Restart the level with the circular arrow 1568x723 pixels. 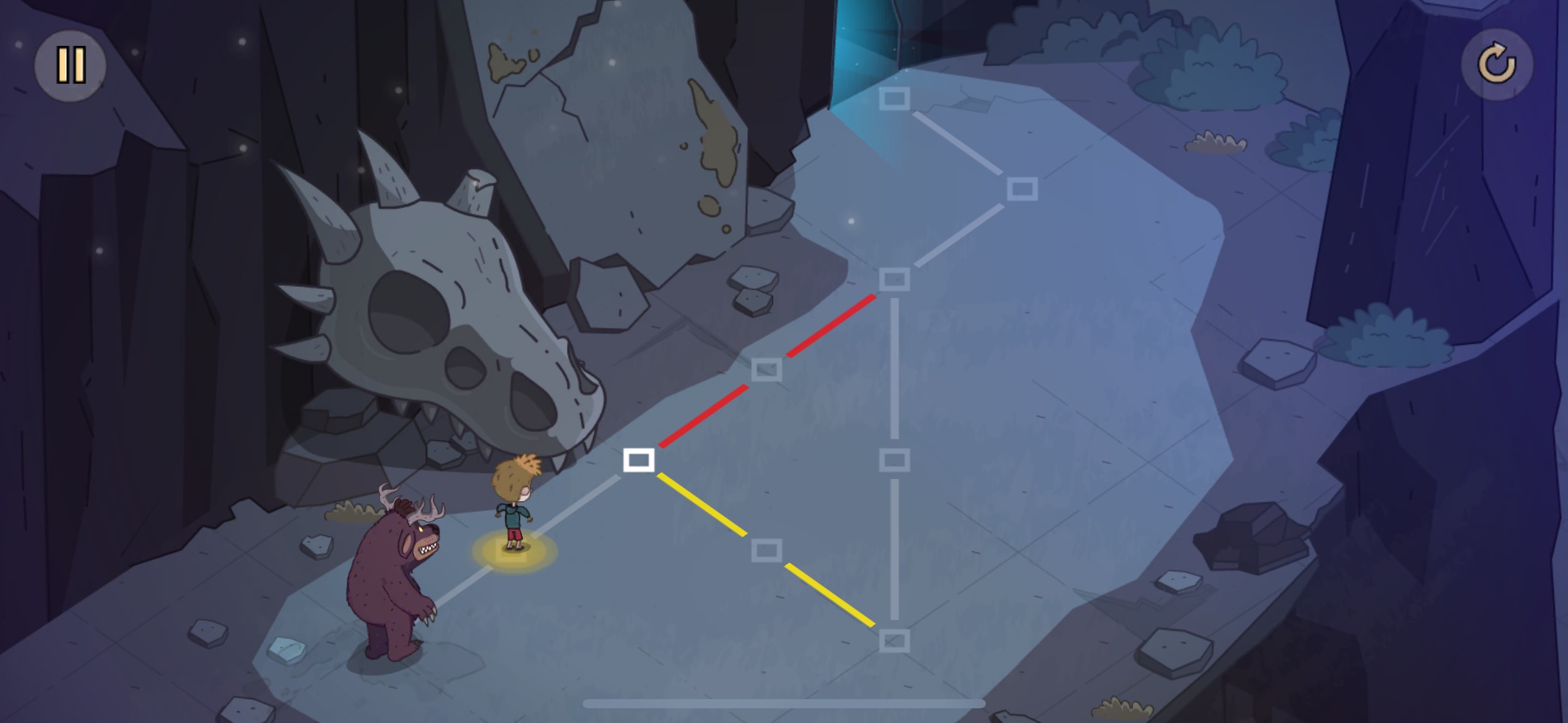click(x=1496, y=64)
